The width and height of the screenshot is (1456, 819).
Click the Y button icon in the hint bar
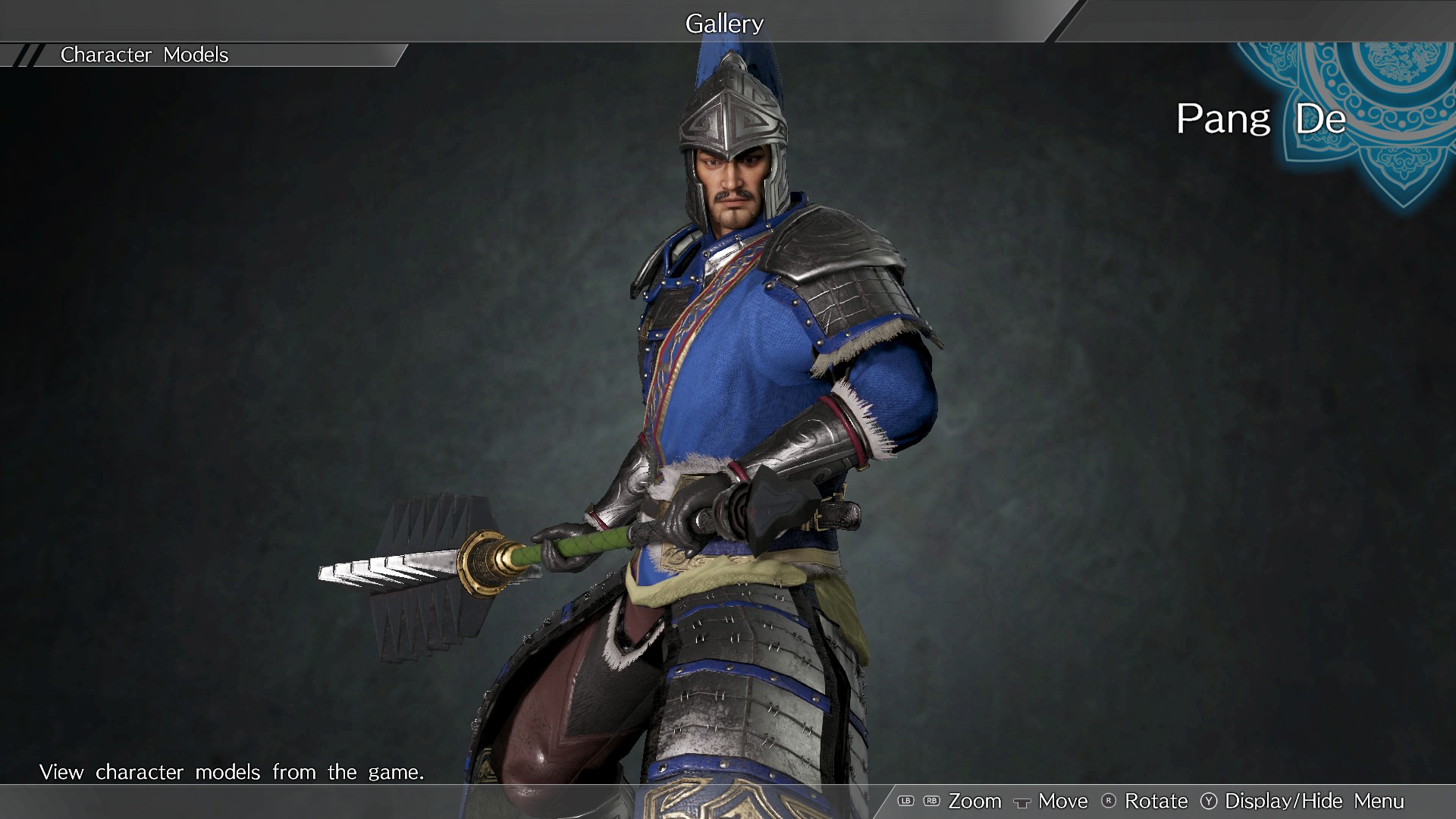(1210, 801)
